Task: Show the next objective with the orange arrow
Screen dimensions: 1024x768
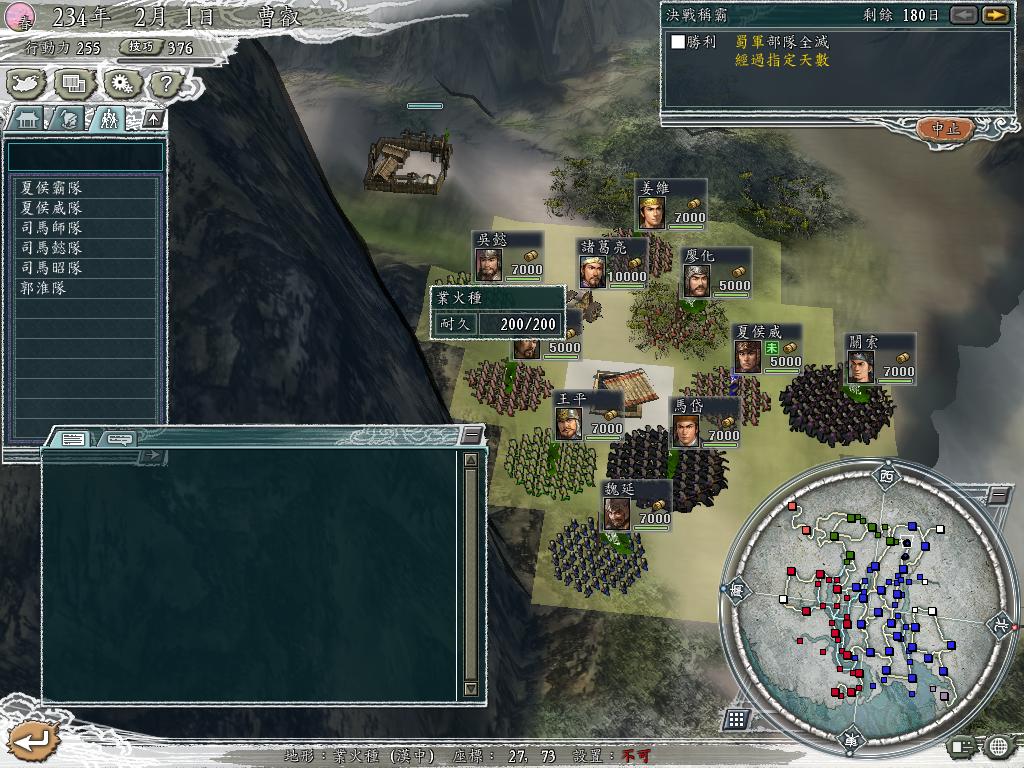Action: click(994, 15)
